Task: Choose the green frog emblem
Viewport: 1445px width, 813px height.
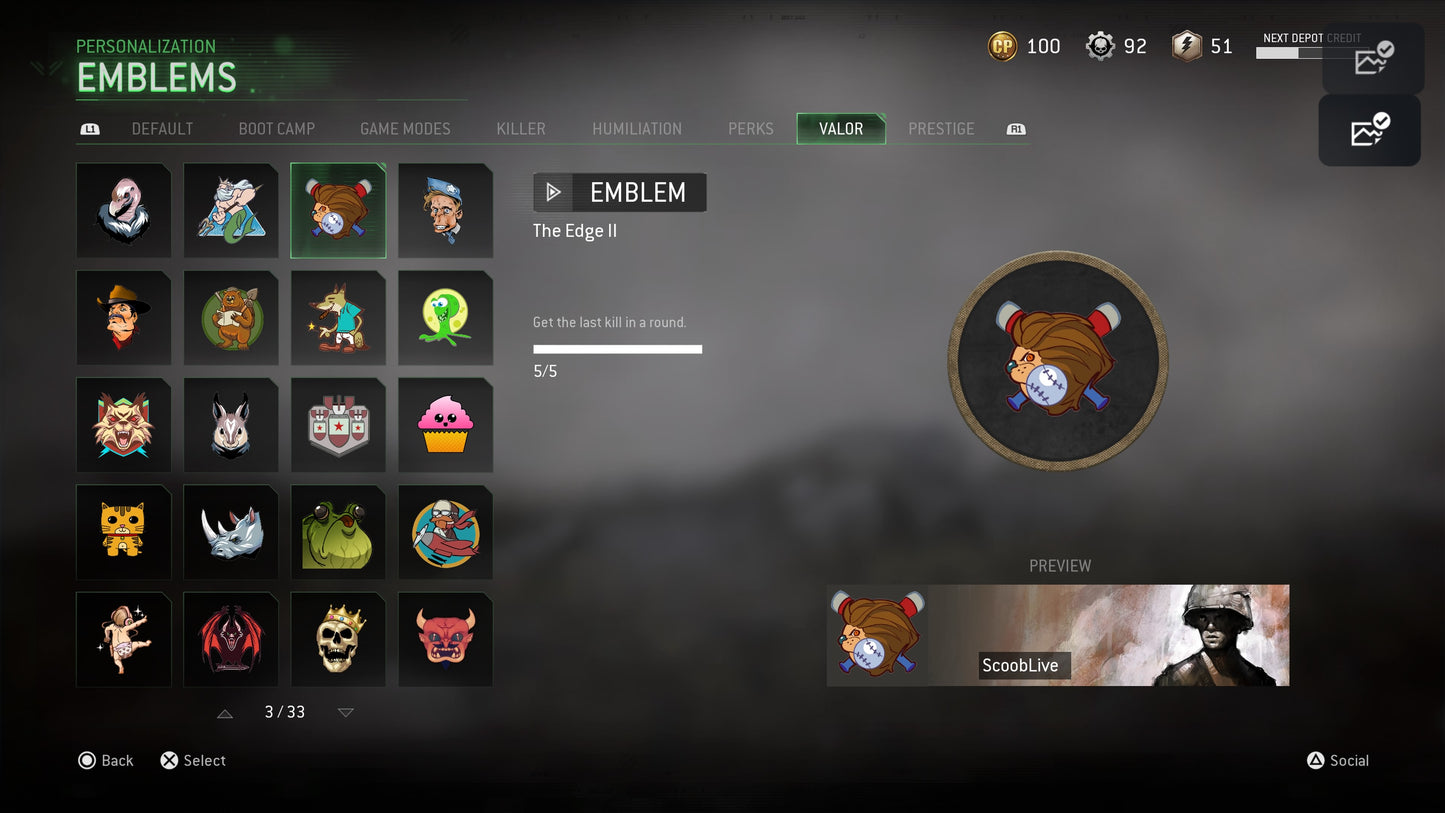Action: point(338,532)
